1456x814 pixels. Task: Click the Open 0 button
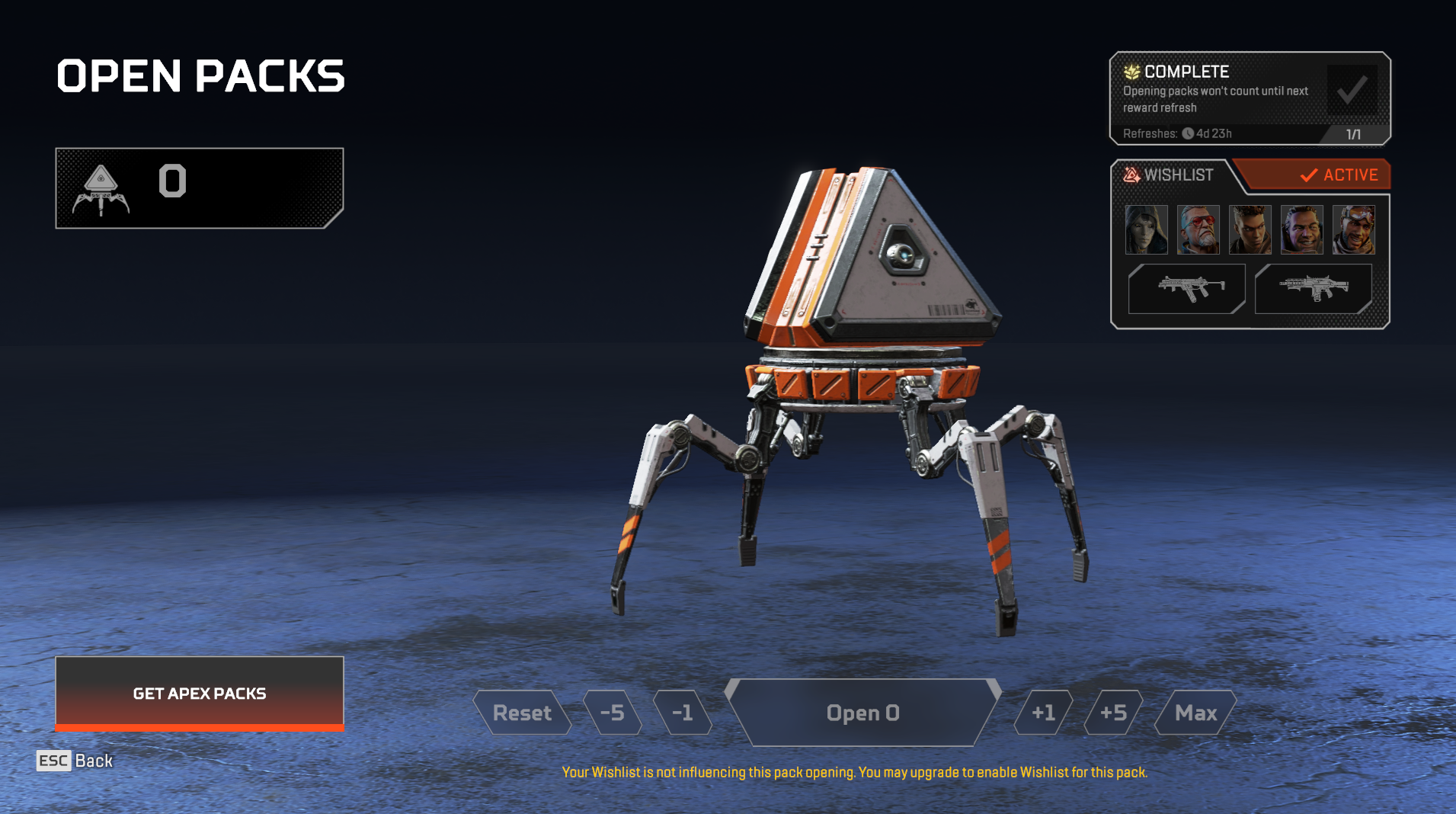863,713
